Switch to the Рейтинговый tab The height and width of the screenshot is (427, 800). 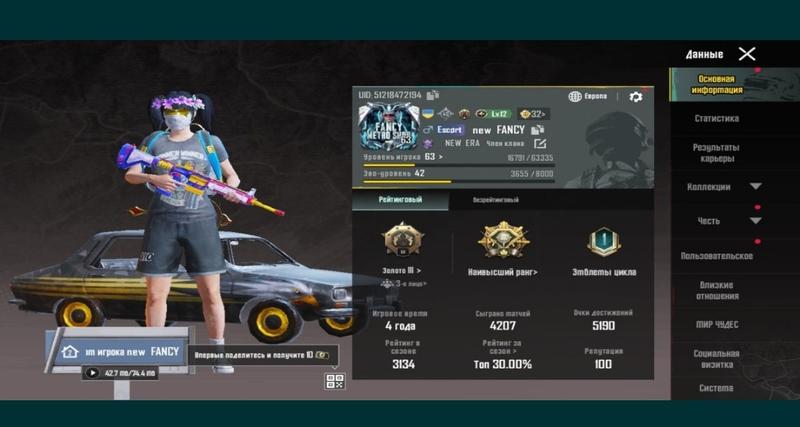click(x=399, y=200)
